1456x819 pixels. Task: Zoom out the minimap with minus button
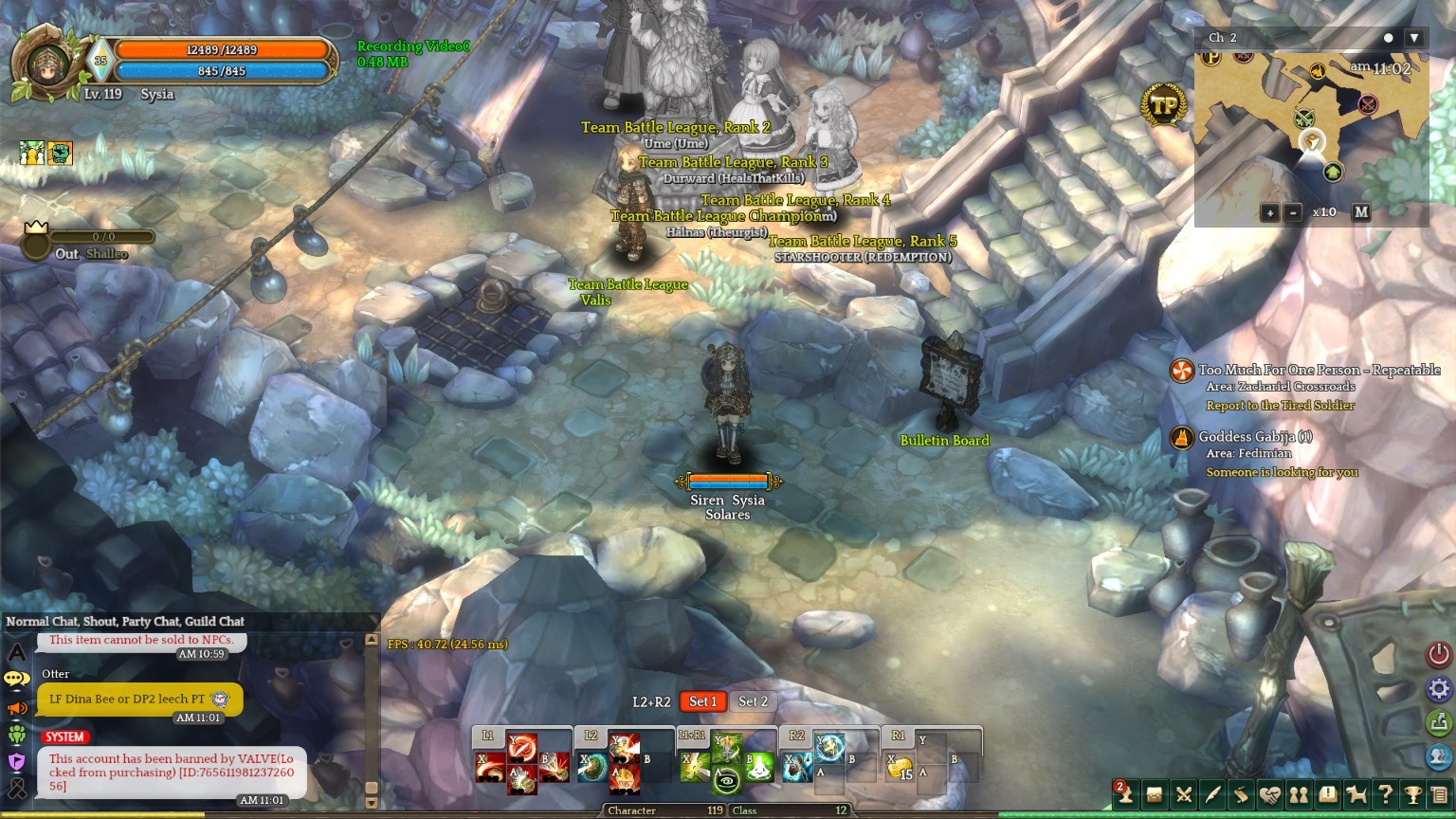(x=1293, y=212)
